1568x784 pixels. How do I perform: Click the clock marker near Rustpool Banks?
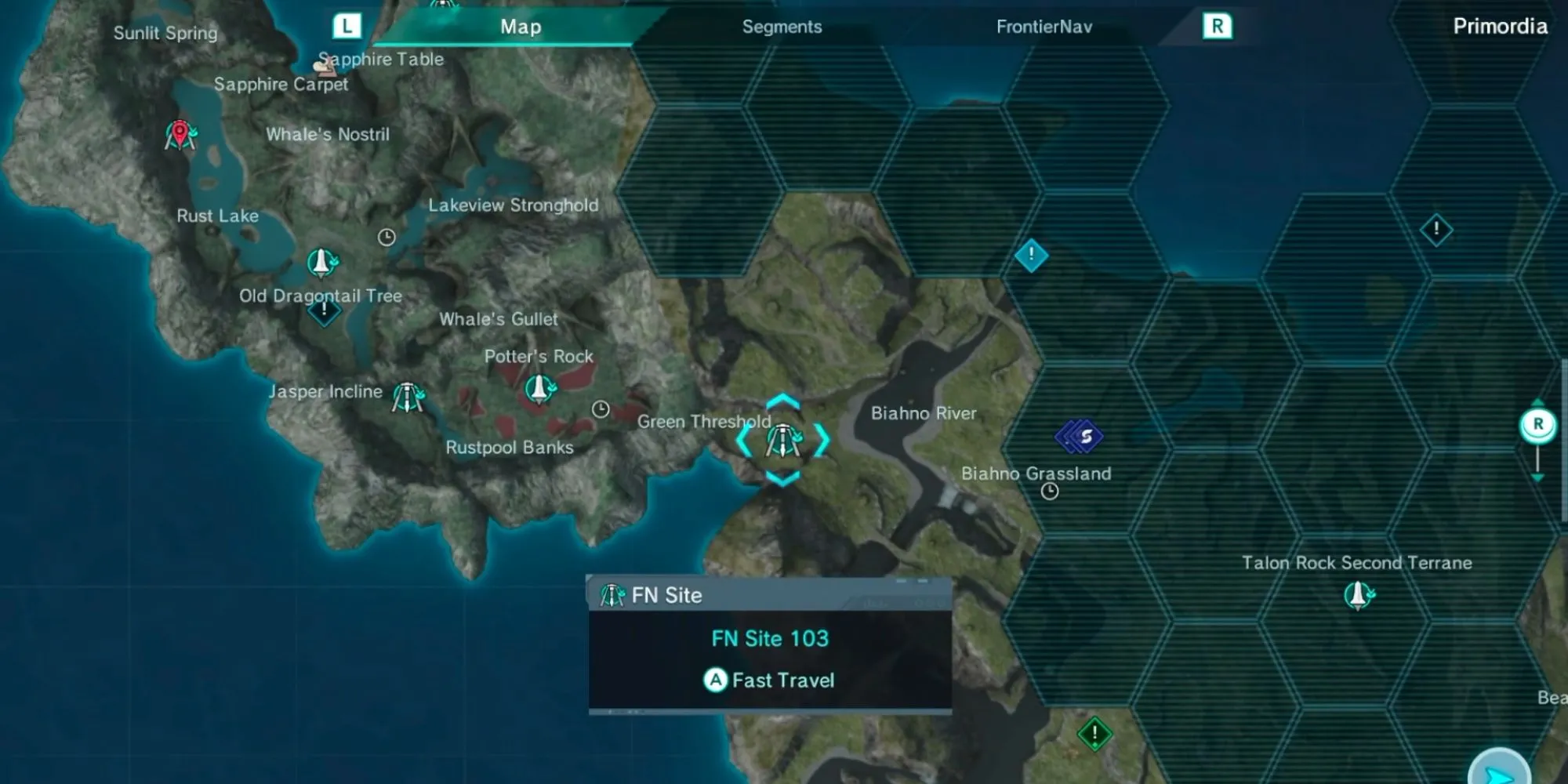pyautogui.click(x=601, y=409)
